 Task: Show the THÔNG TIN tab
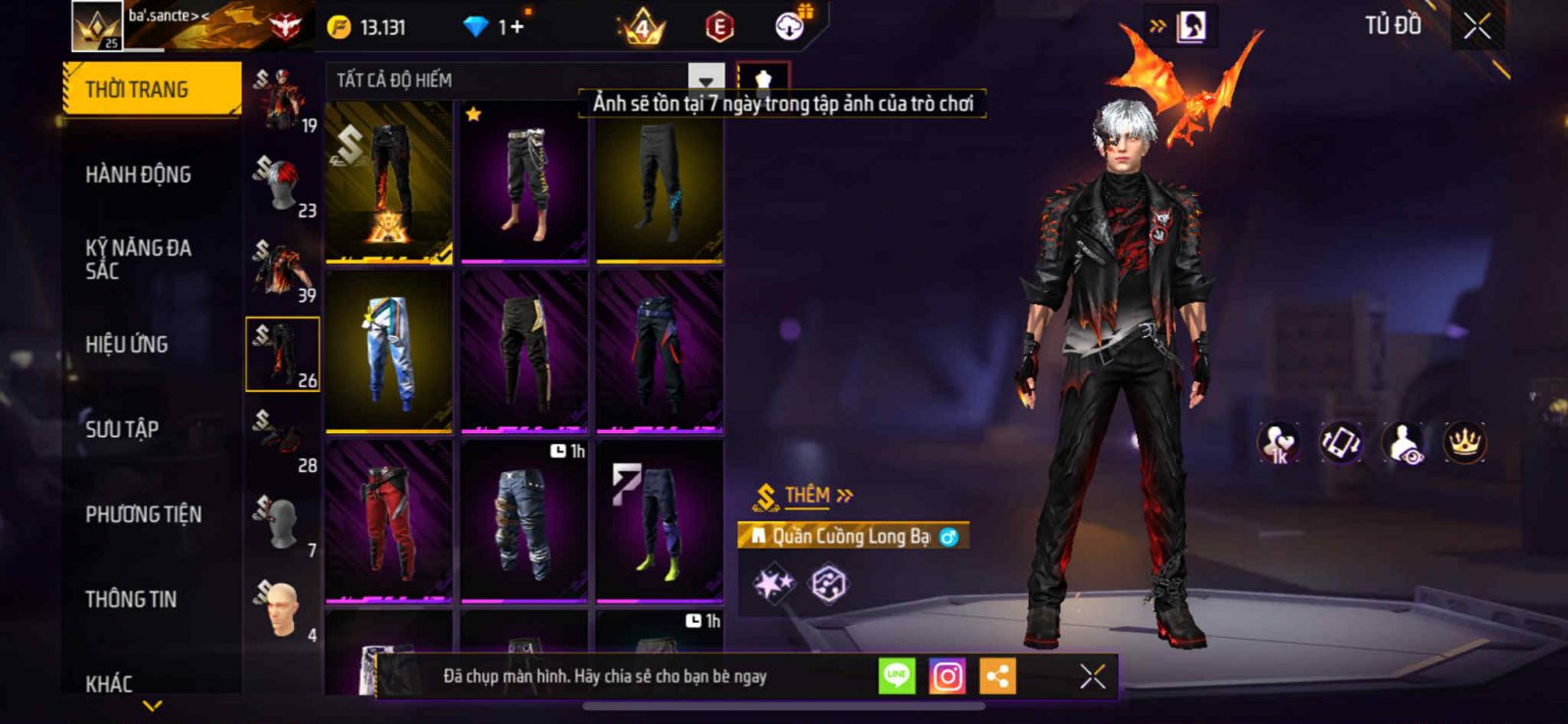[x=130, y=600]
